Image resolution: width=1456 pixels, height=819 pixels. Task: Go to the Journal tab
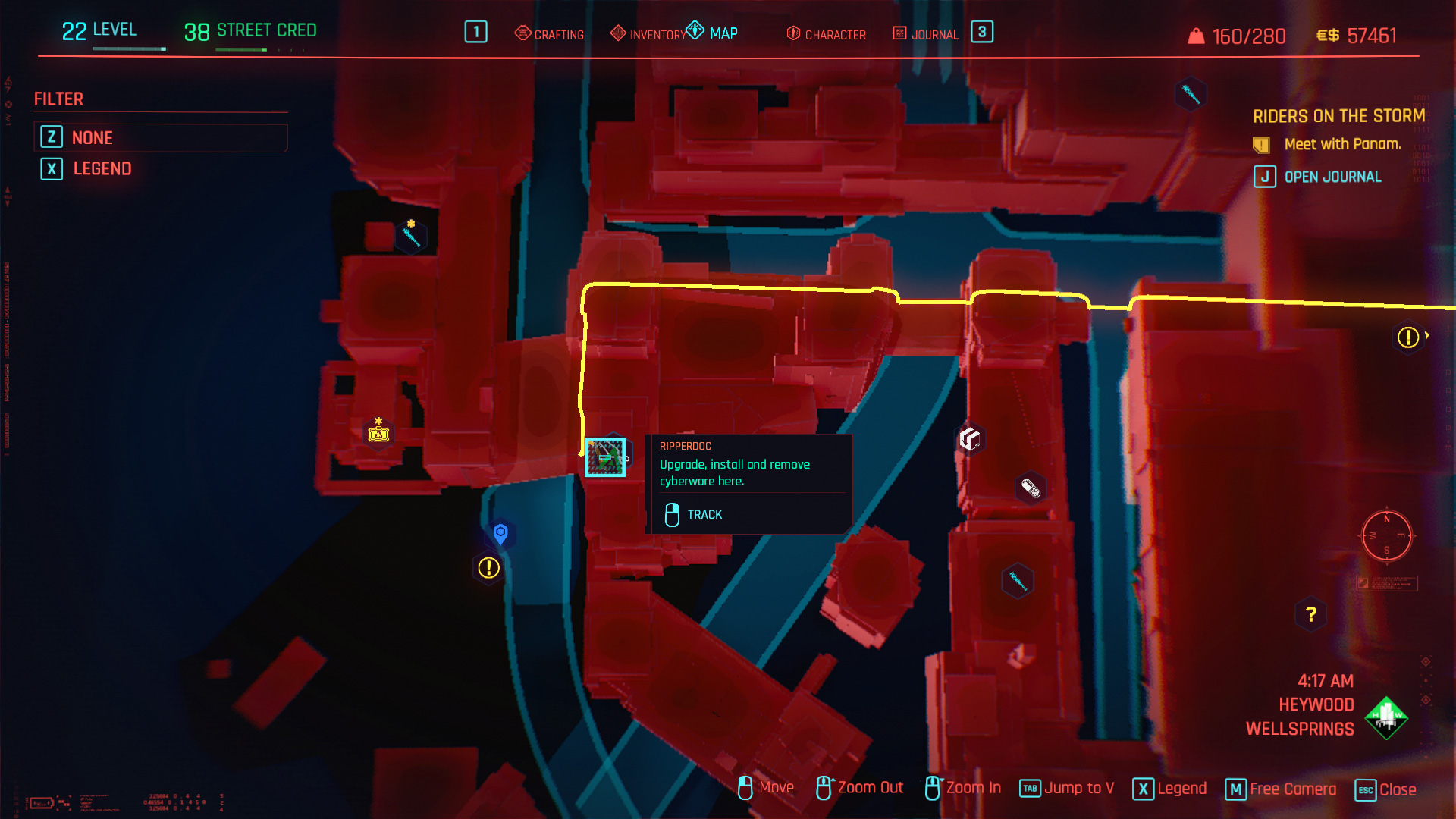pyautogui.click(x=926, y=34)
